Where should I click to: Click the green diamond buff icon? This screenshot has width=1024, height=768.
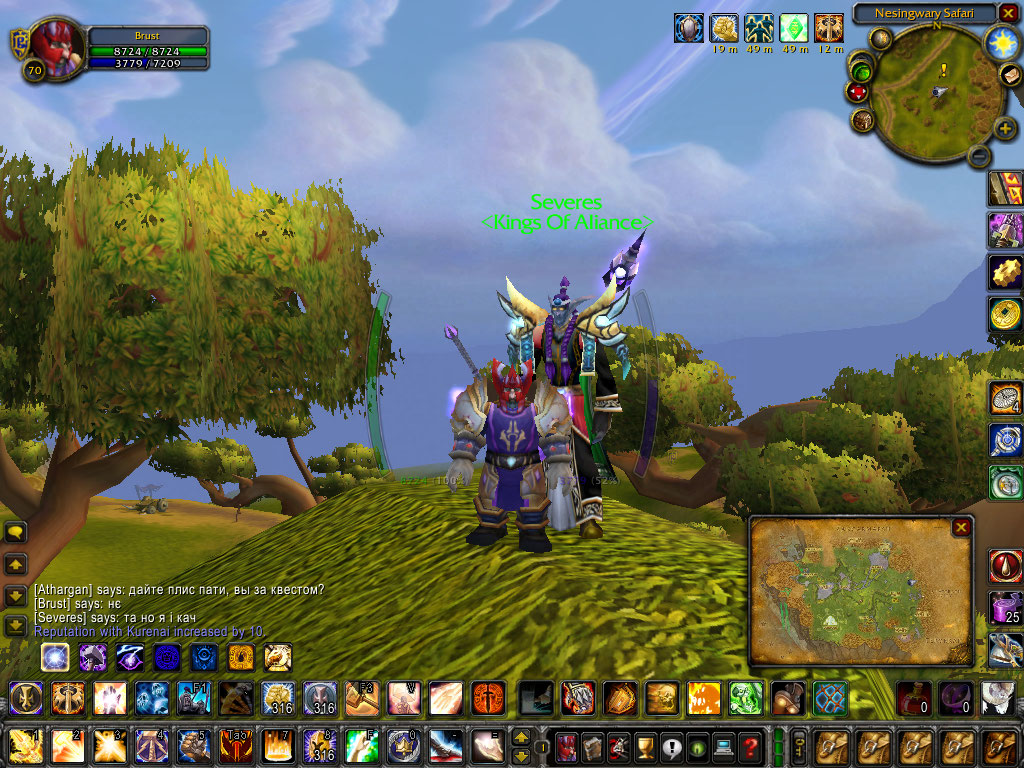tap(793, 27)
